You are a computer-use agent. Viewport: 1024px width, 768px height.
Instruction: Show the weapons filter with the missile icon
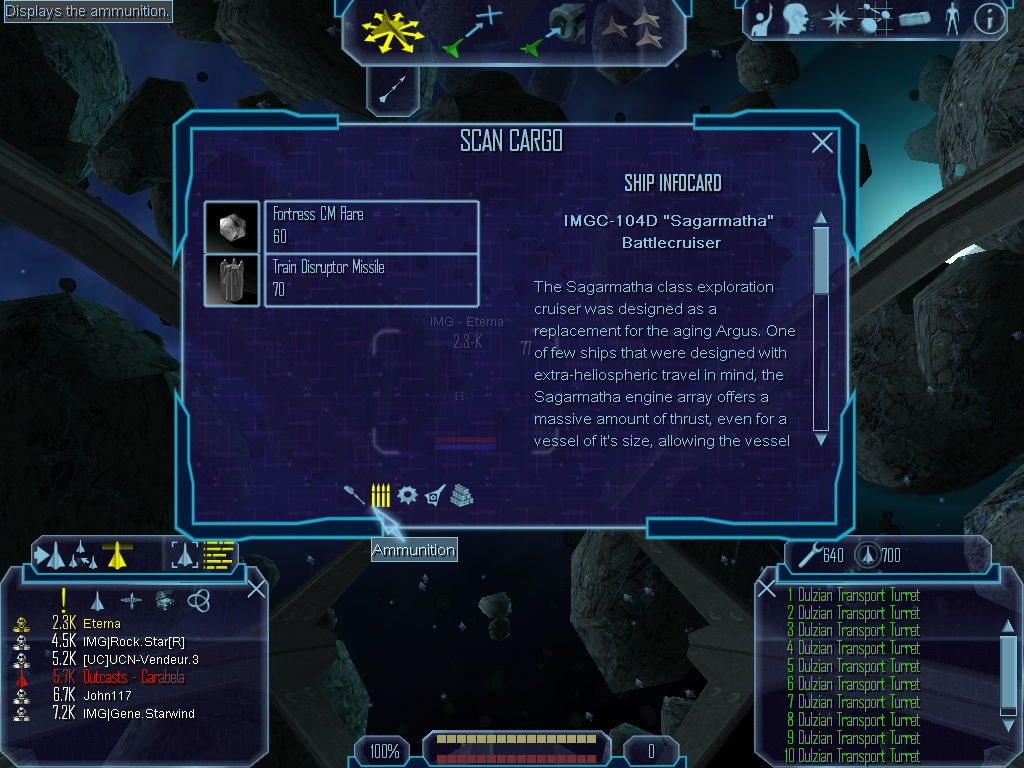[354, 495]
